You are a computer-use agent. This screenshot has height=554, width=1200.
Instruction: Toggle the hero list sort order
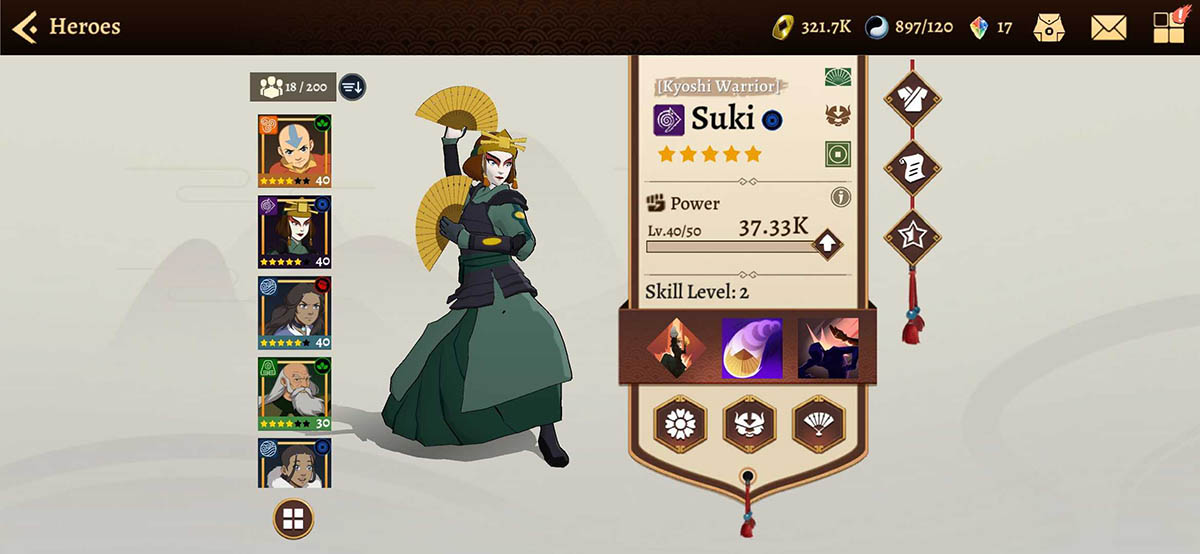(352, 87)
